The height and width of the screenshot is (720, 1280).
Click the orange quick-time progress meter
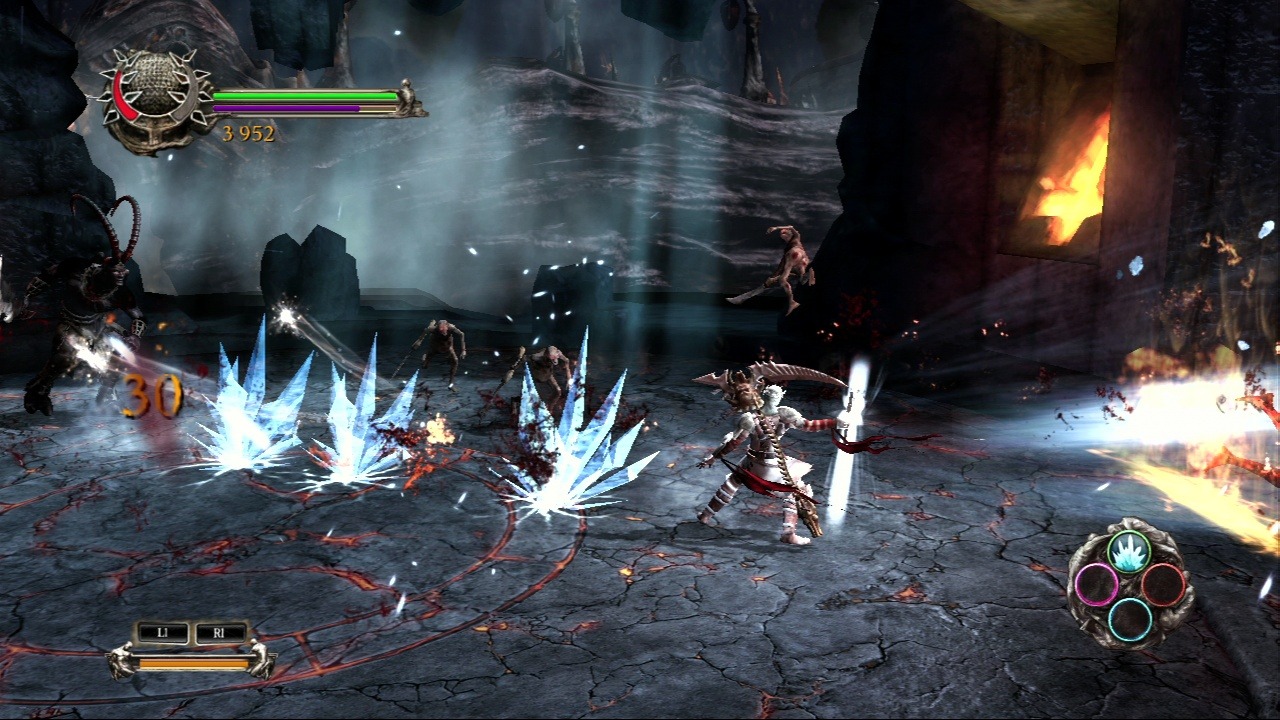(x=195, y=663)
